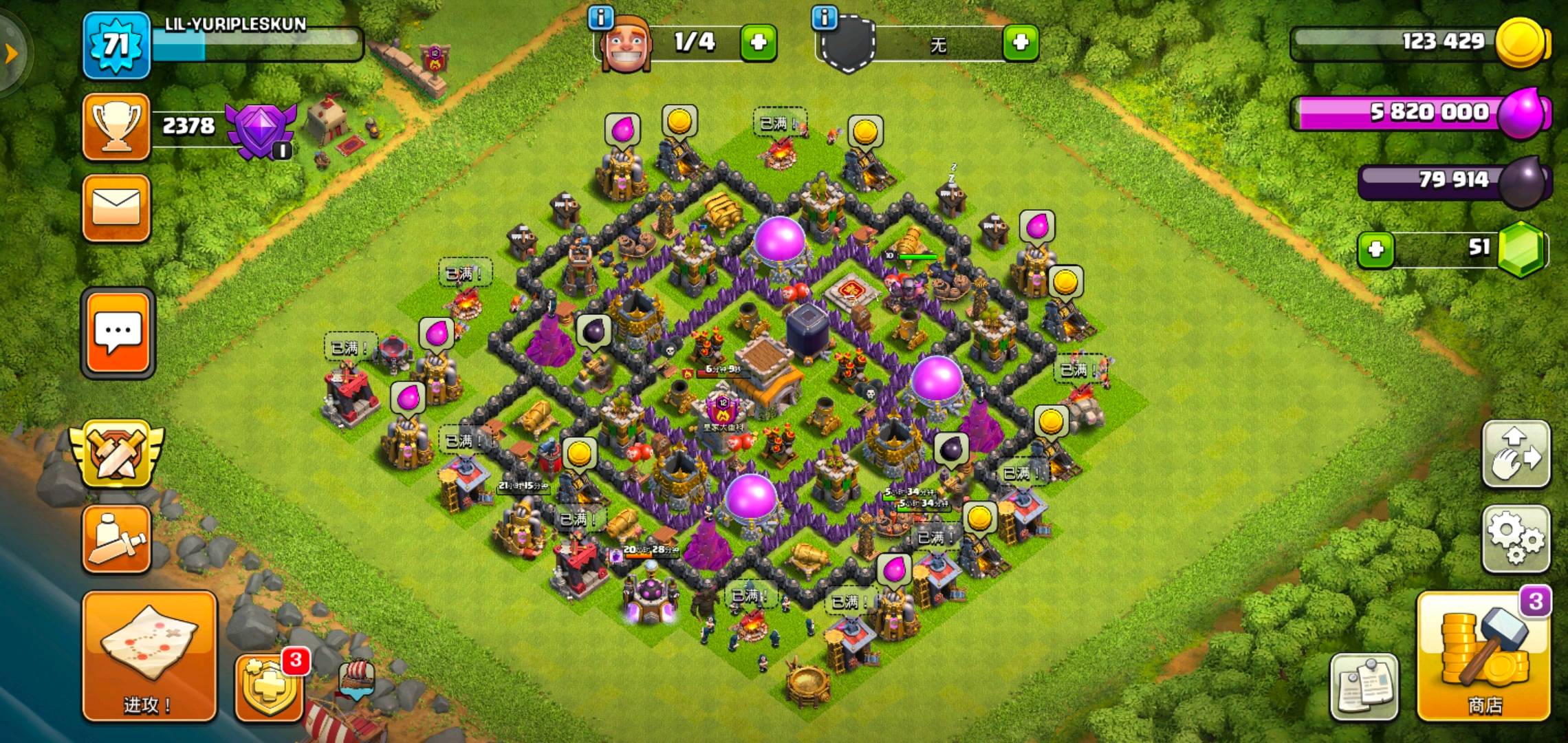The image size is (1568, 743).
Task: Open the level 71 experience badge
Action: coord(116,45)
